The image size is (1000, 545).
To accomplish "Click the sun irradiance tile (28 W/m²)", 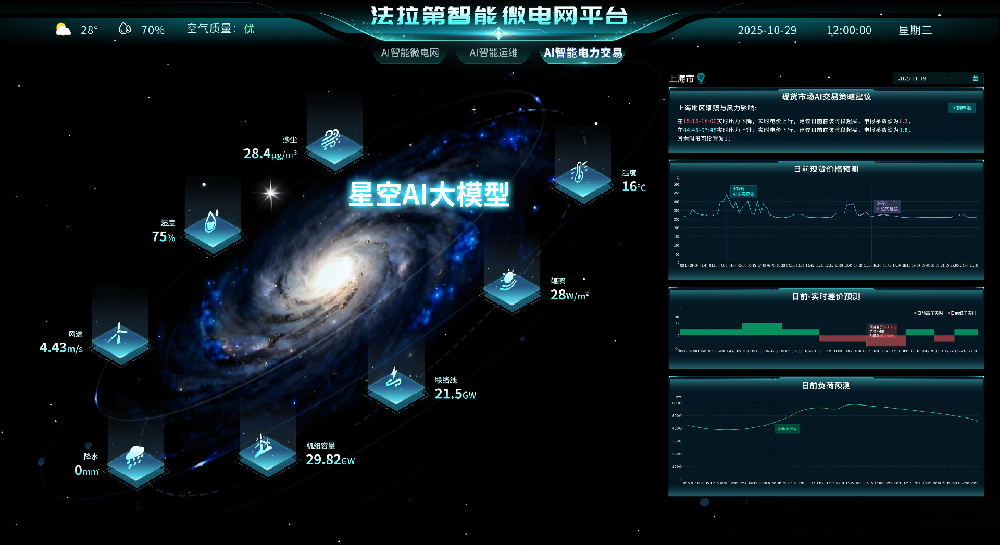I will point(512,285).
